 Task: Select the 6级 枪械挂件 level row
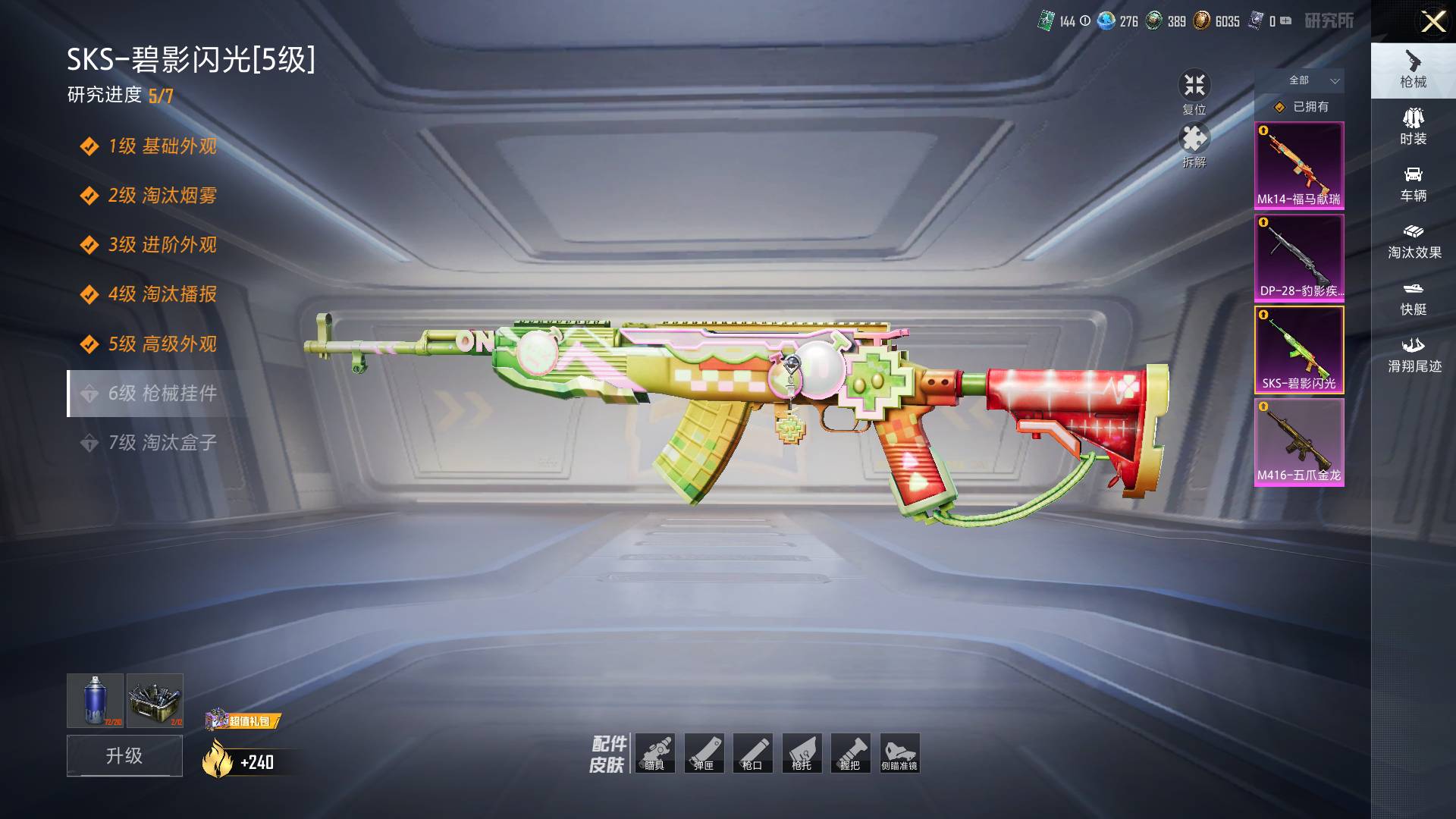point(162,394)
